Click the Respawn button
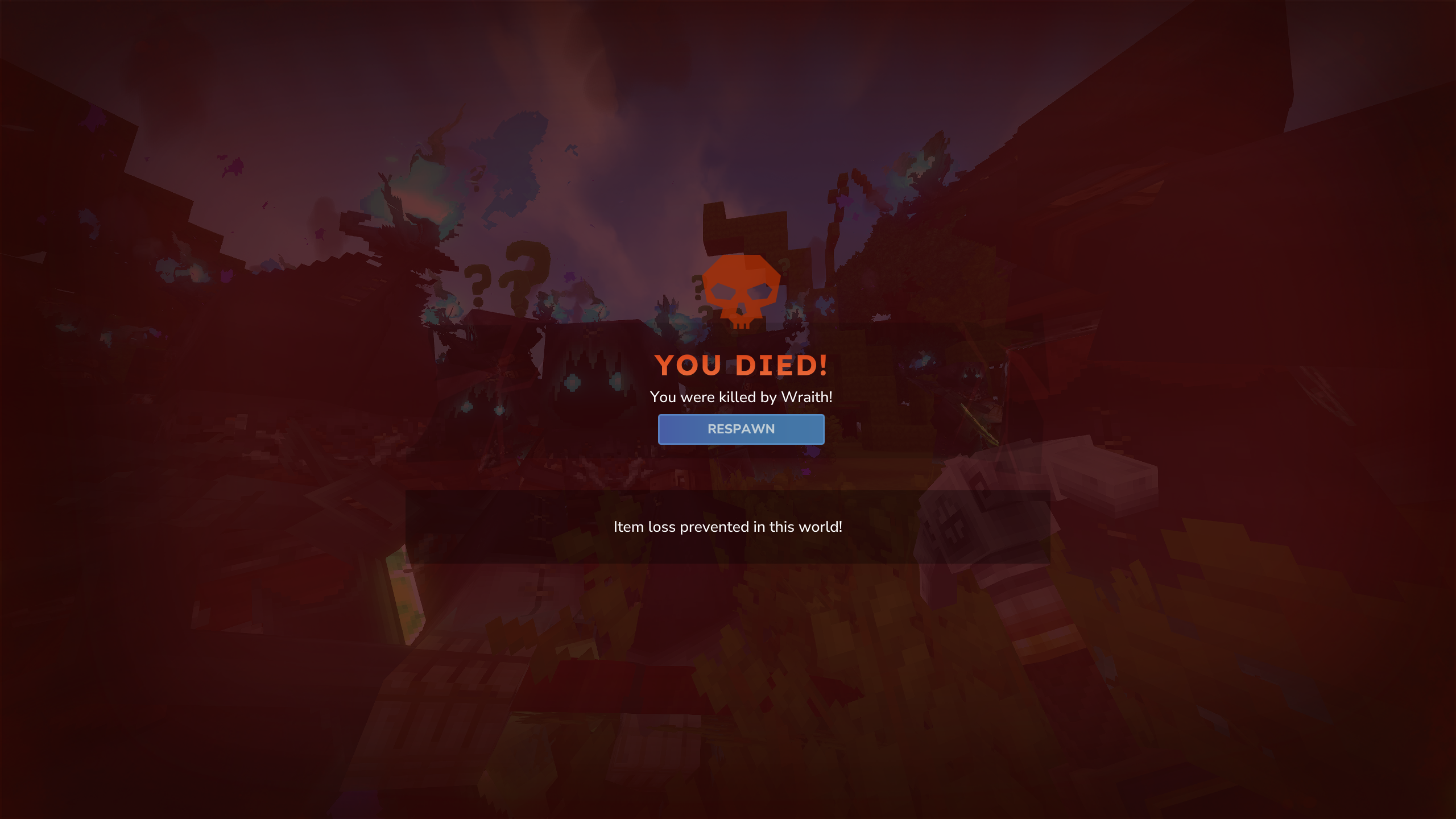 coord(741,429)
